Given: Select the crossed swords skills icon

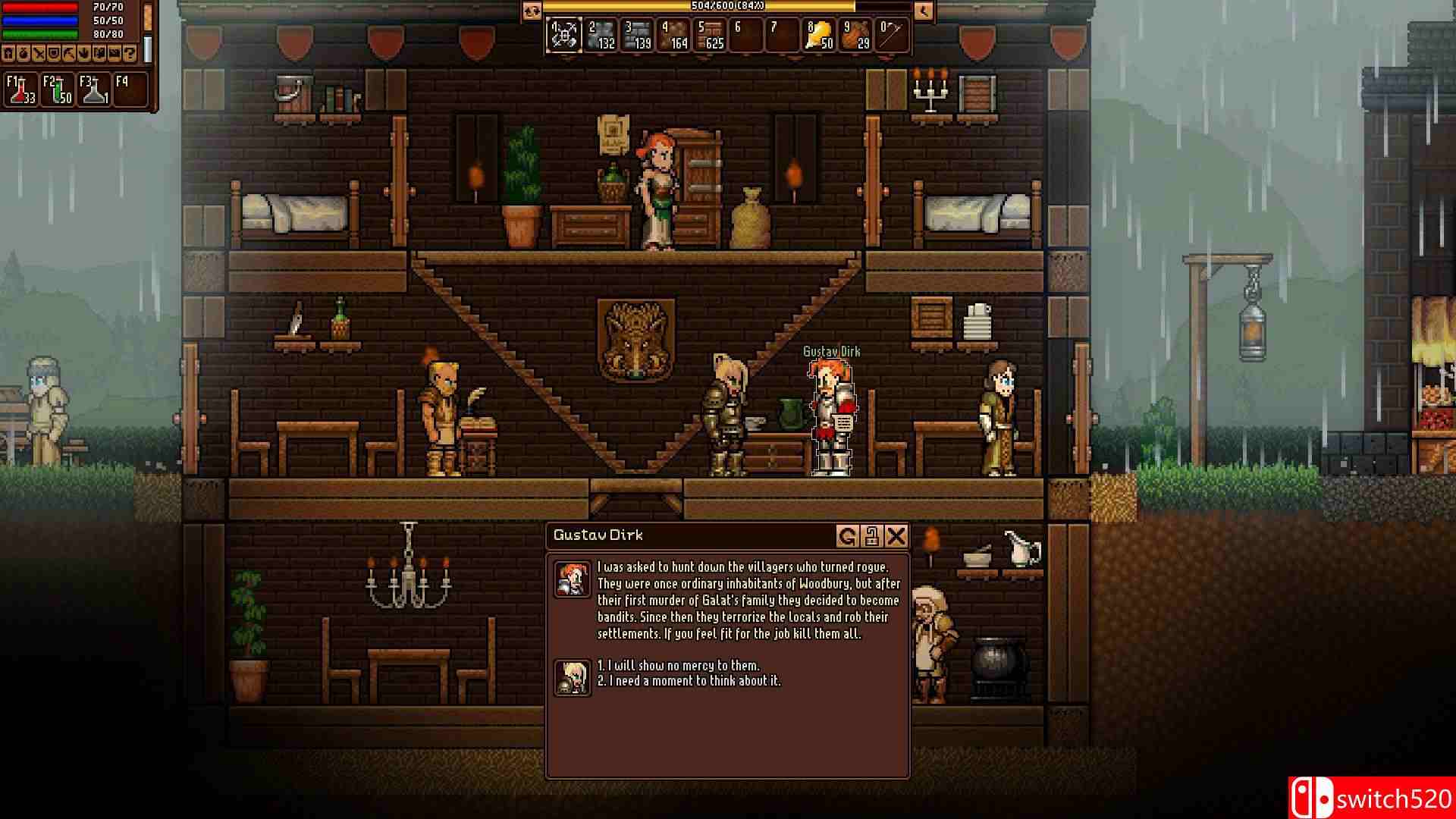Looking at the screenshot, I should coord(39,54).
